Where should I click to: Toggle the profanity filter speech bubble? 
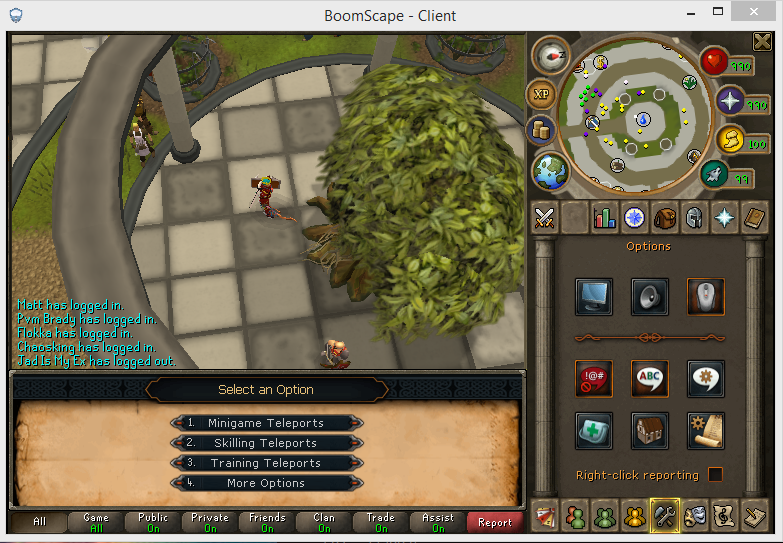pos(594,377)
